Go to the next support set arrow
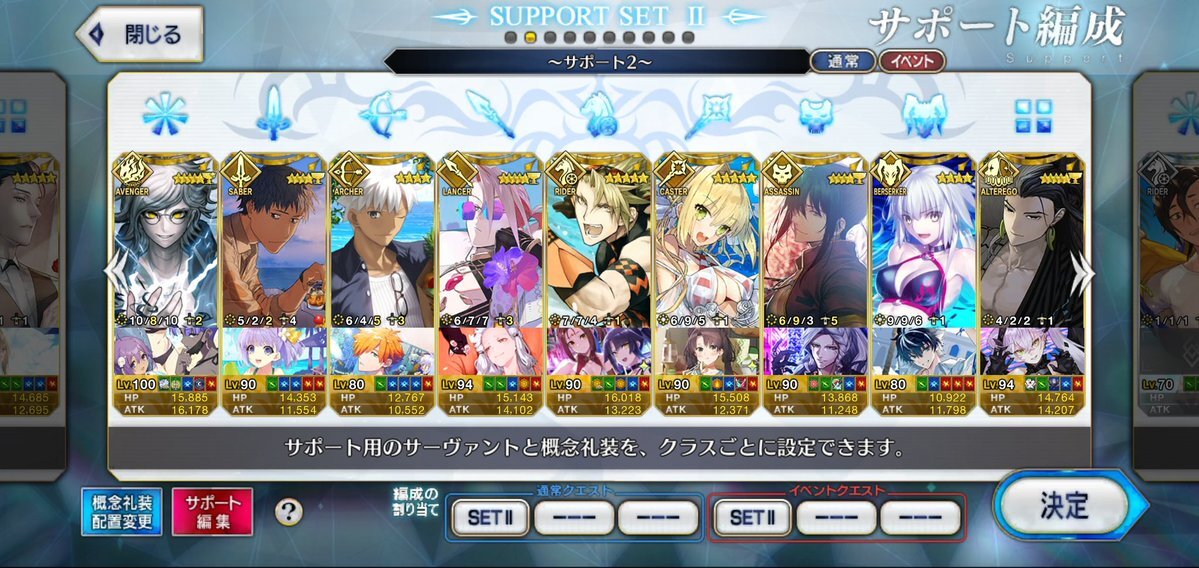Screen dimensions: 1199x568 pyautogui.click(x=1082, y=274)
